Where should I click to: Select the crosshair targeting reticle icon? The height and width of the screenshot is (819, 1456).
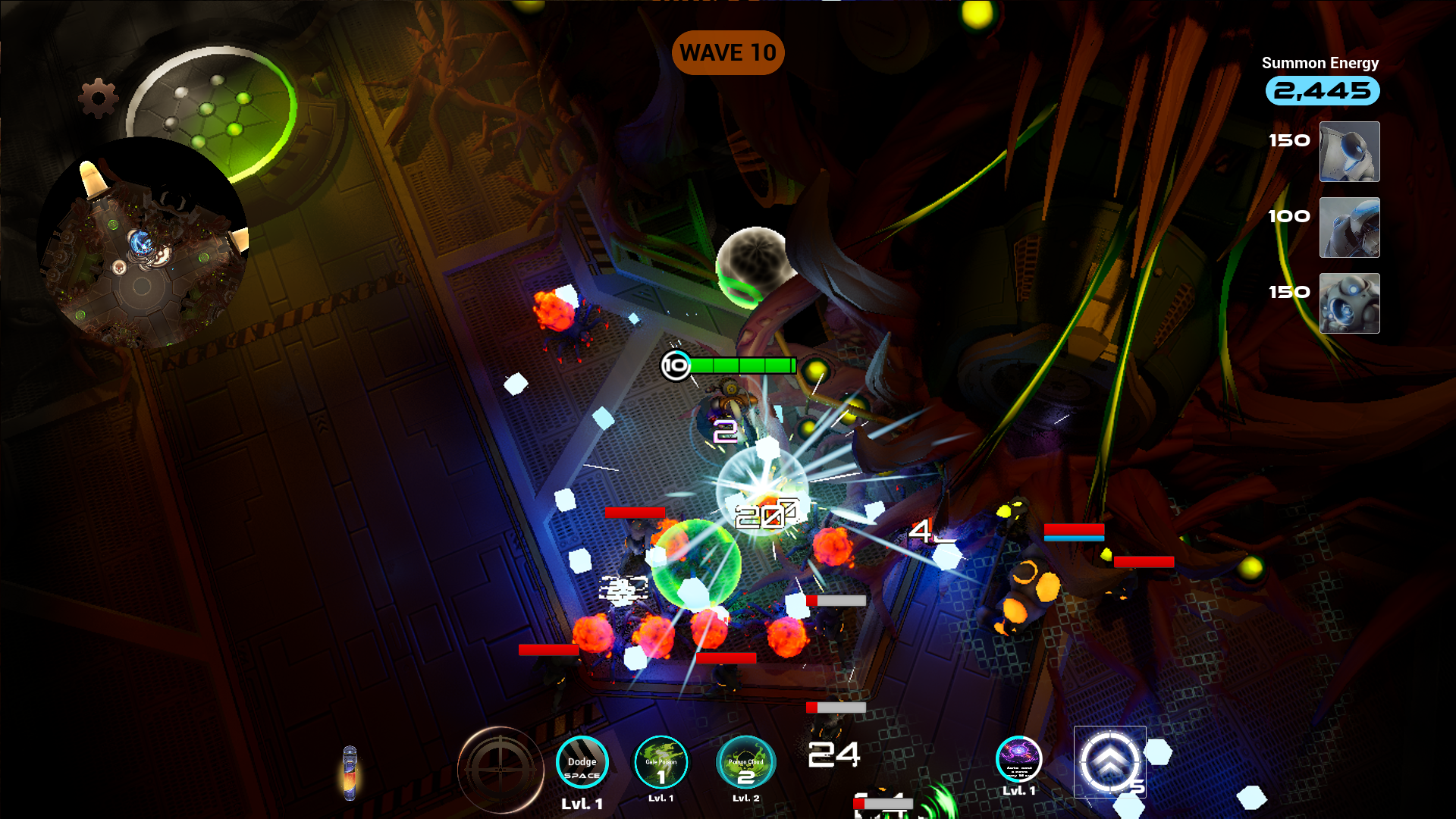(x=500, y=770)
